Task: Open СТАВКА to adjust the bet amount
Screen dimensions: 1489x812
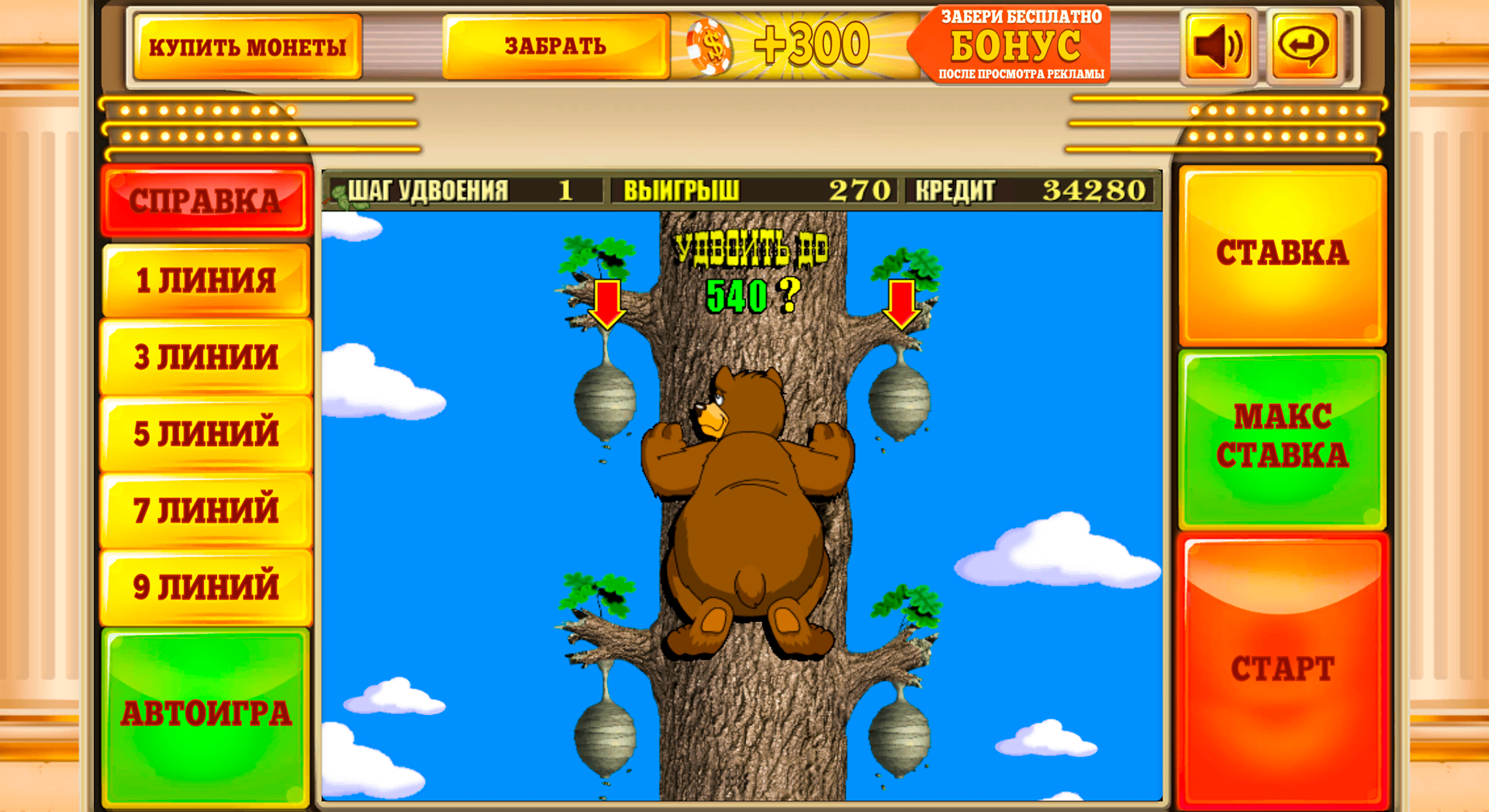Action: click(x=1282, y=252)
